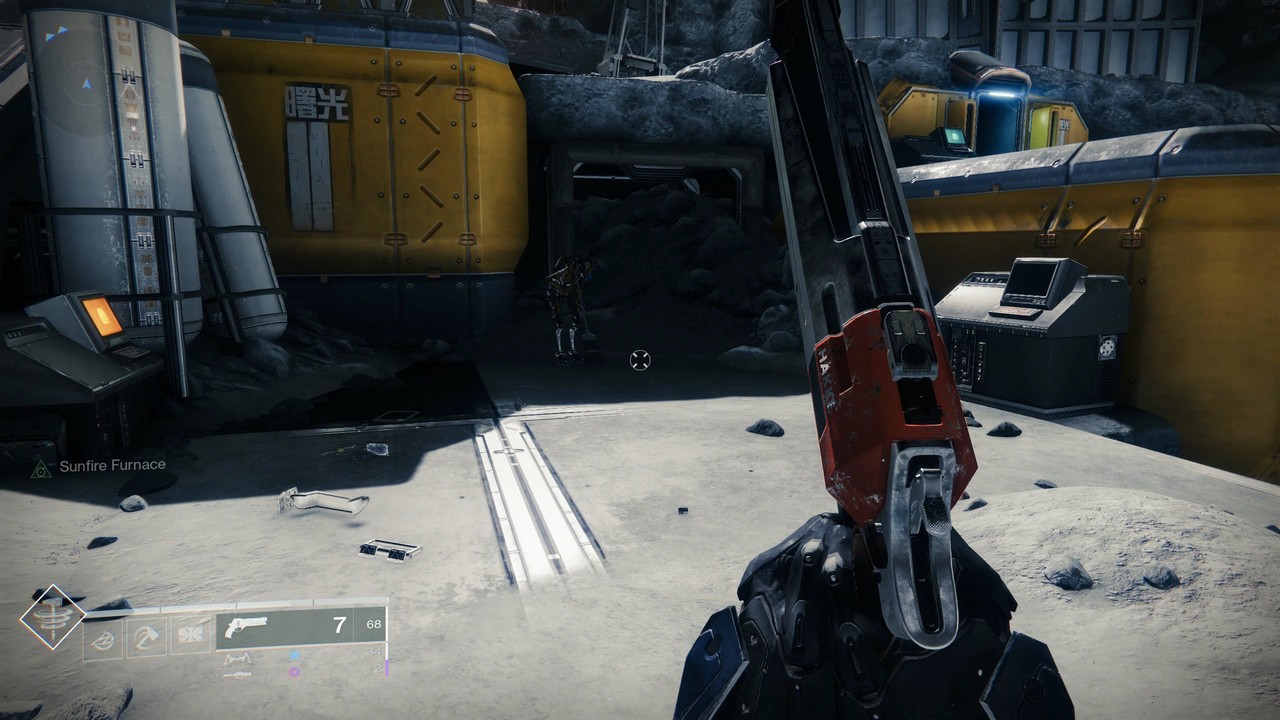This screenshot has height=720, width=1280.
Task: Click the blue player arrow on the radar
Action: 87,86
